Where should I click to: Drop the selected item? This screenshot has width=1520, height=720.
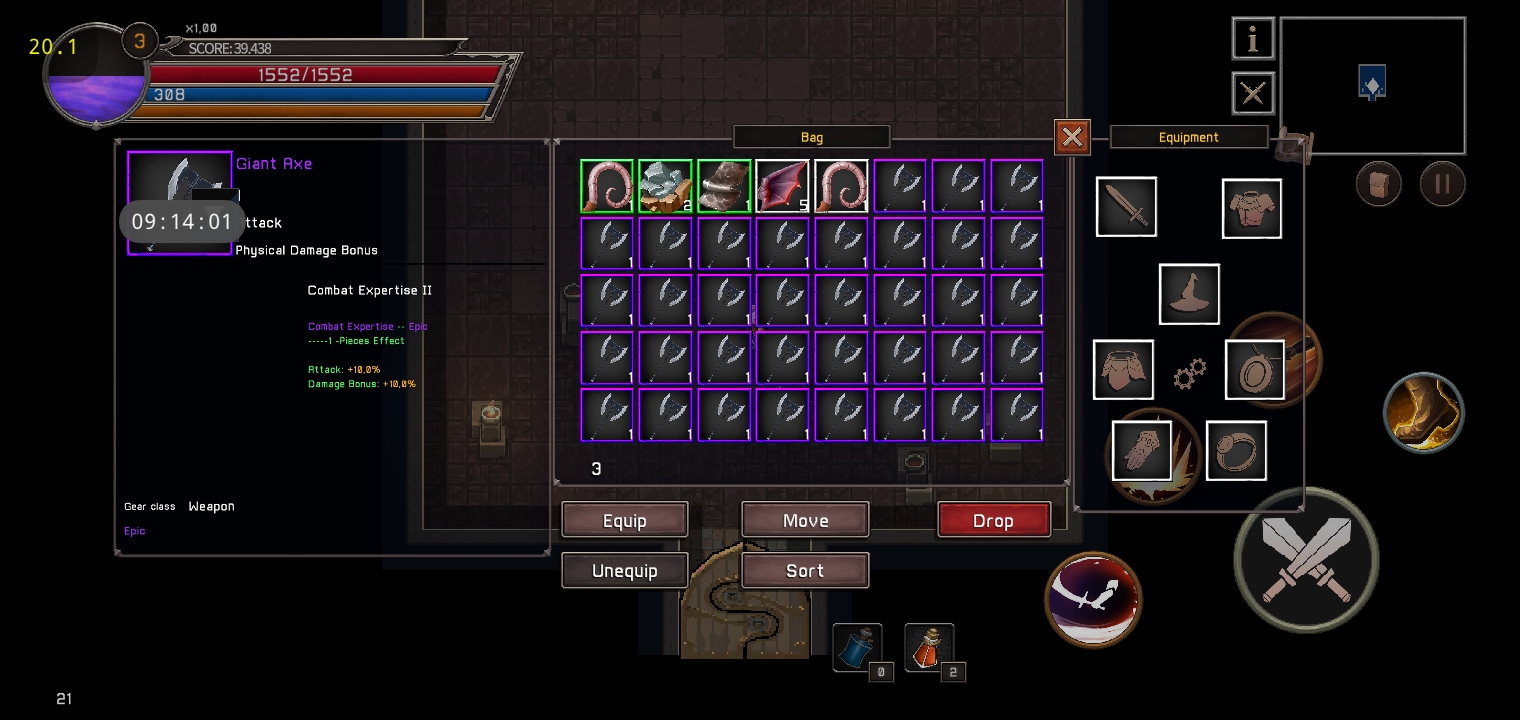pos(993,520)
